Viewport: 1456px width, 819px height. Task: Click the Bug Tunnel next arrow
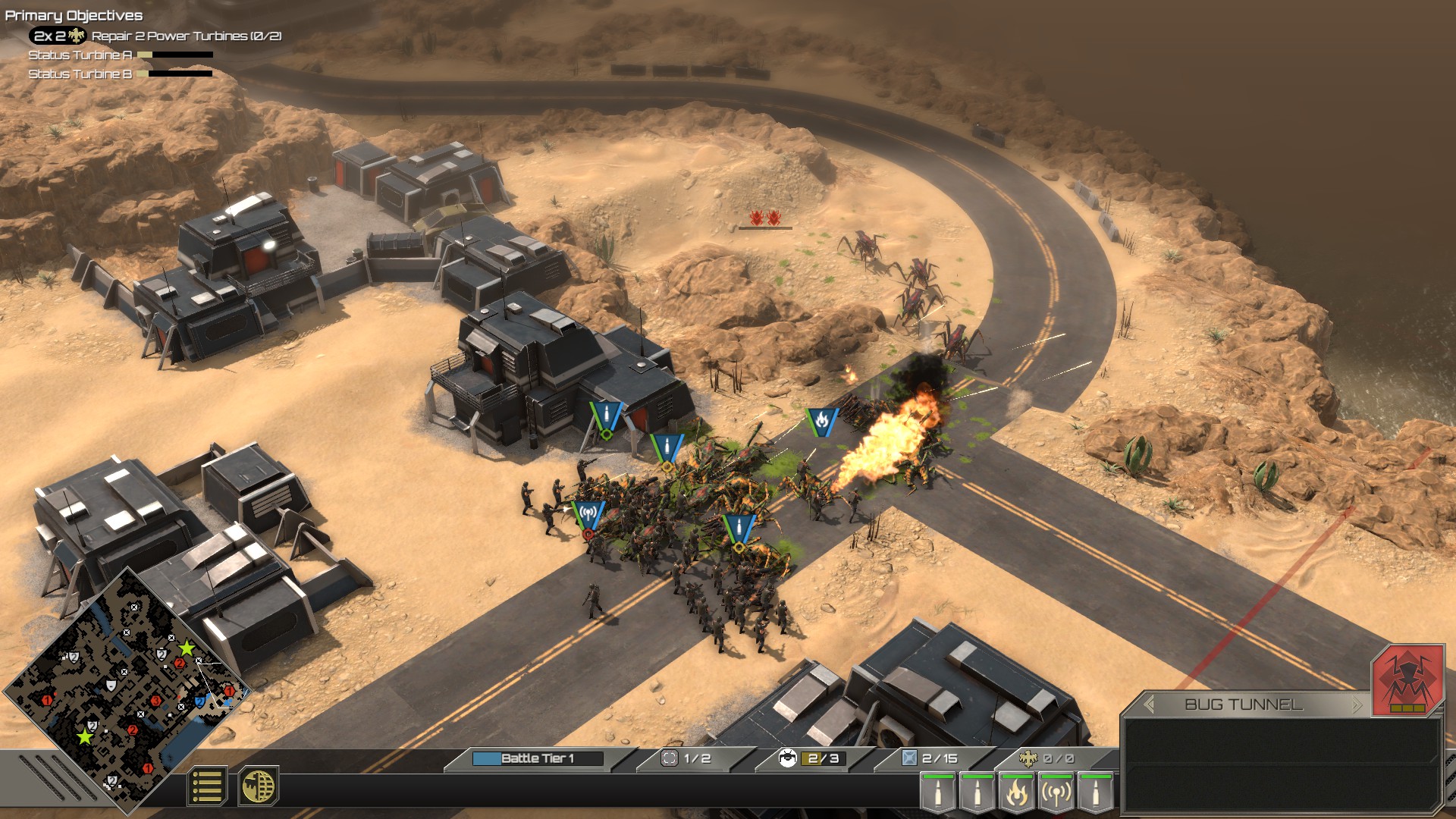1357,704
